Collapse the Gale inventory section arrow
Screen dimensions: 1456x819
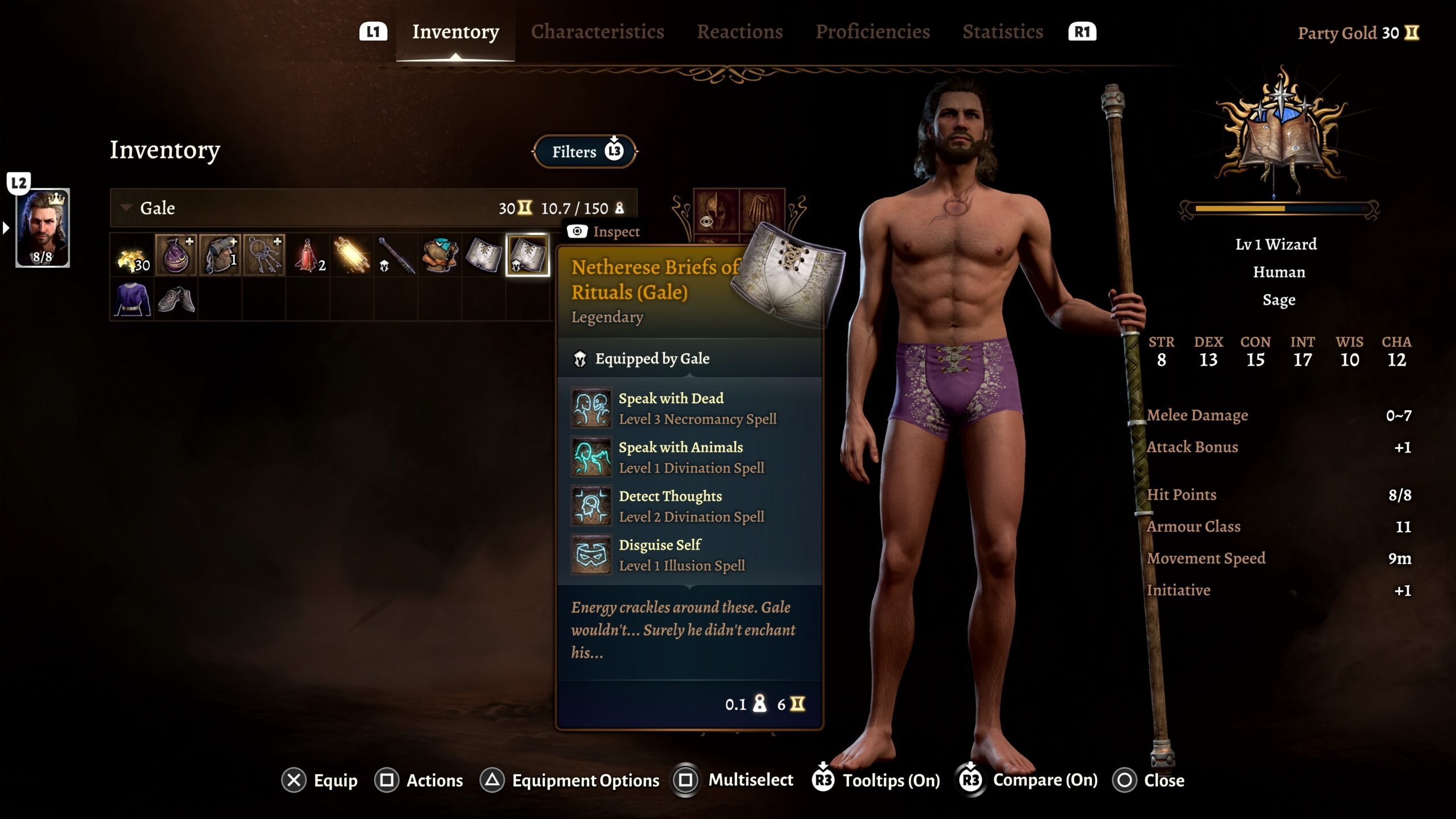coord(126,208)
